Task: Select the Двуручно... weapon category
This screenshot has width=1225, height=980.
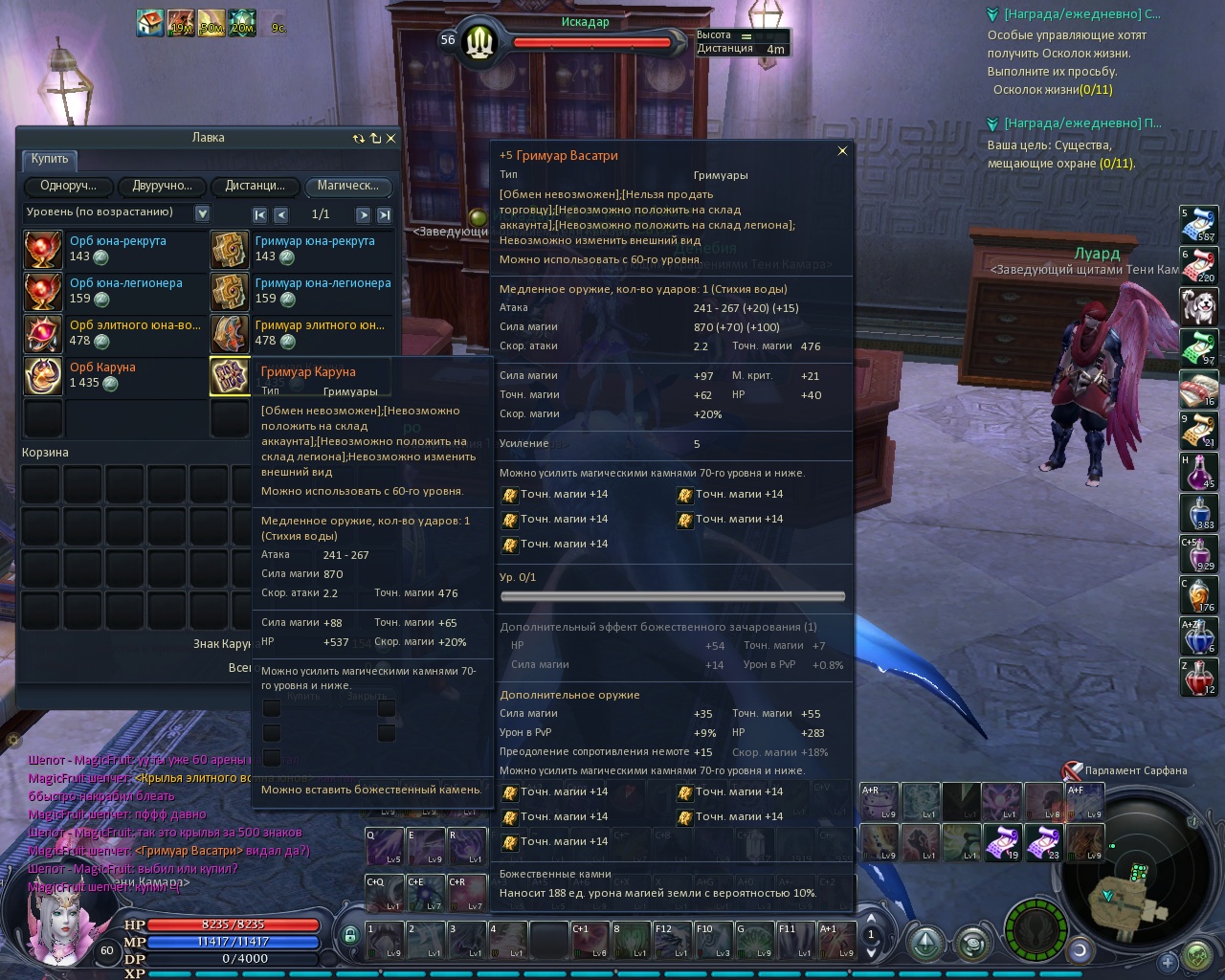Action: (x=162, y=187)
